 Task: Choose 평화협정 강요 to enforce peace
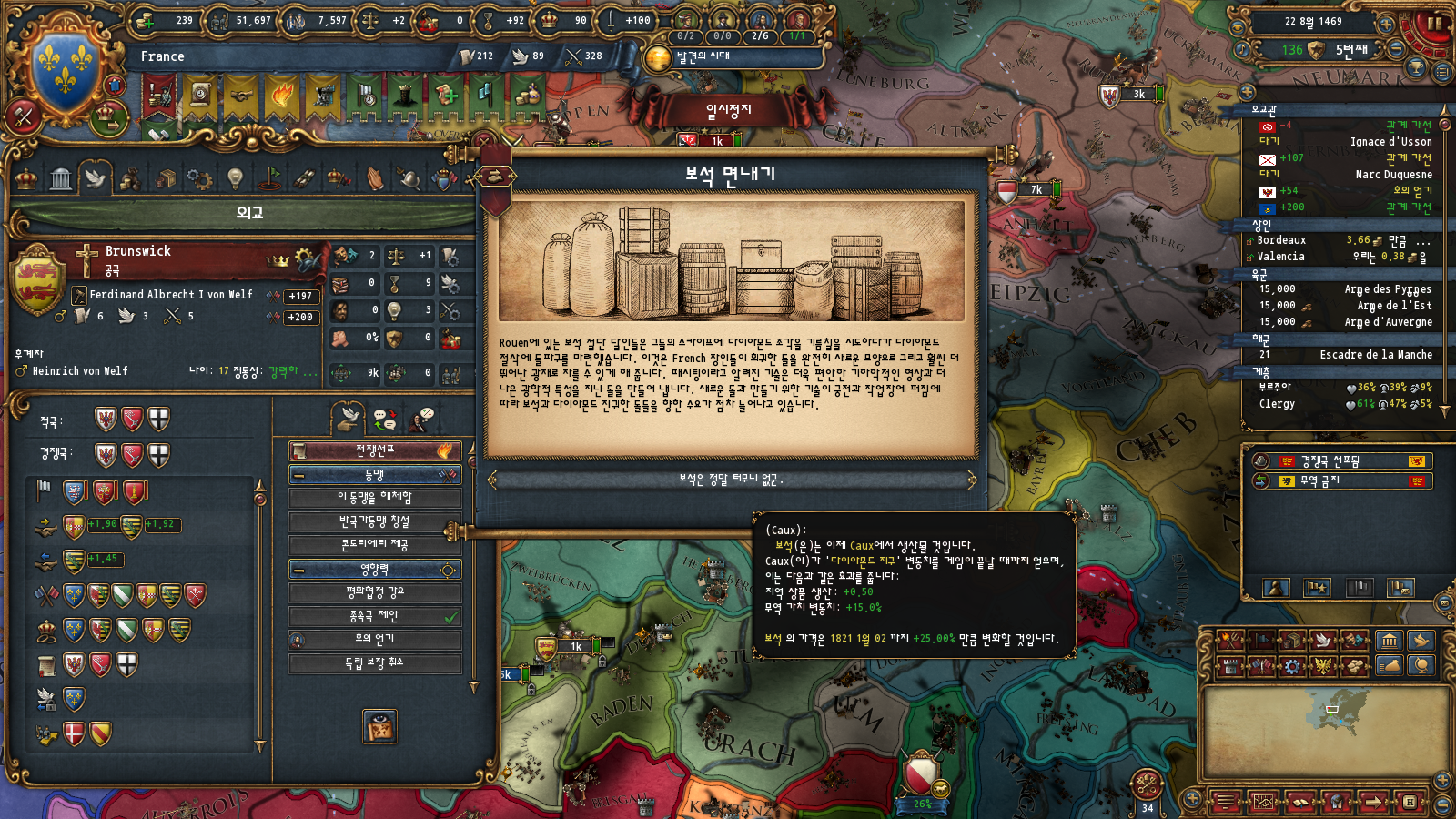click(375, 592)
